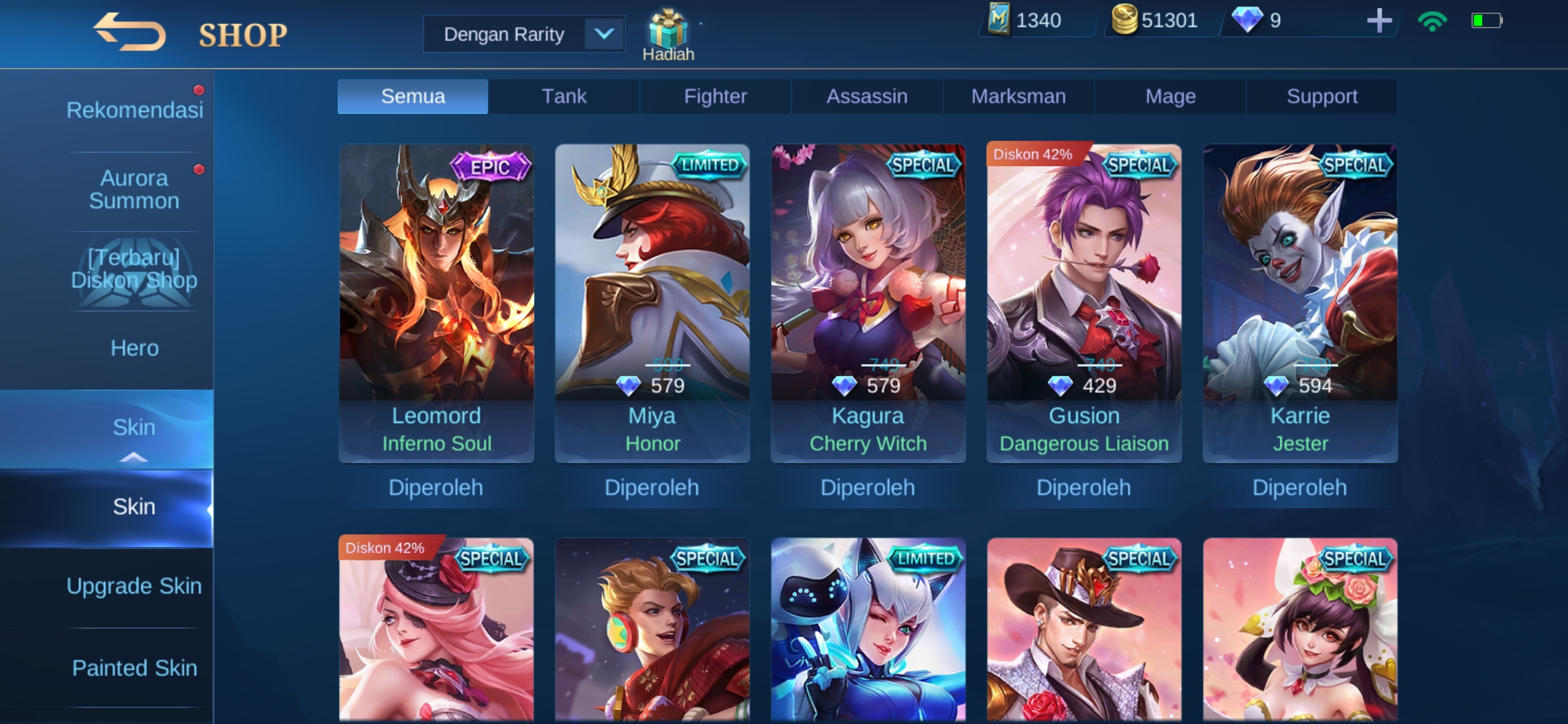The width and height of the screenshot is (1568, 724).
Task: Switch to the Marksman tab
Action: click(x=1017, y=96)
